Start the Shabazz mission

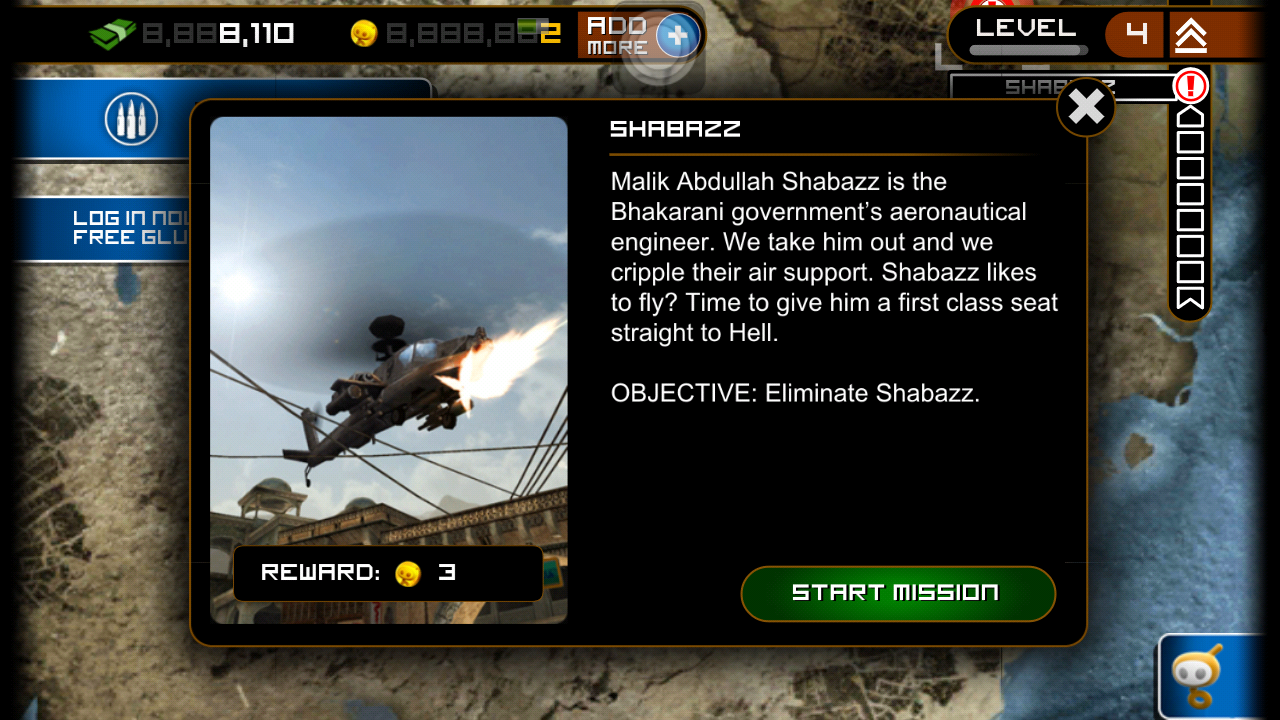(897, 593)
